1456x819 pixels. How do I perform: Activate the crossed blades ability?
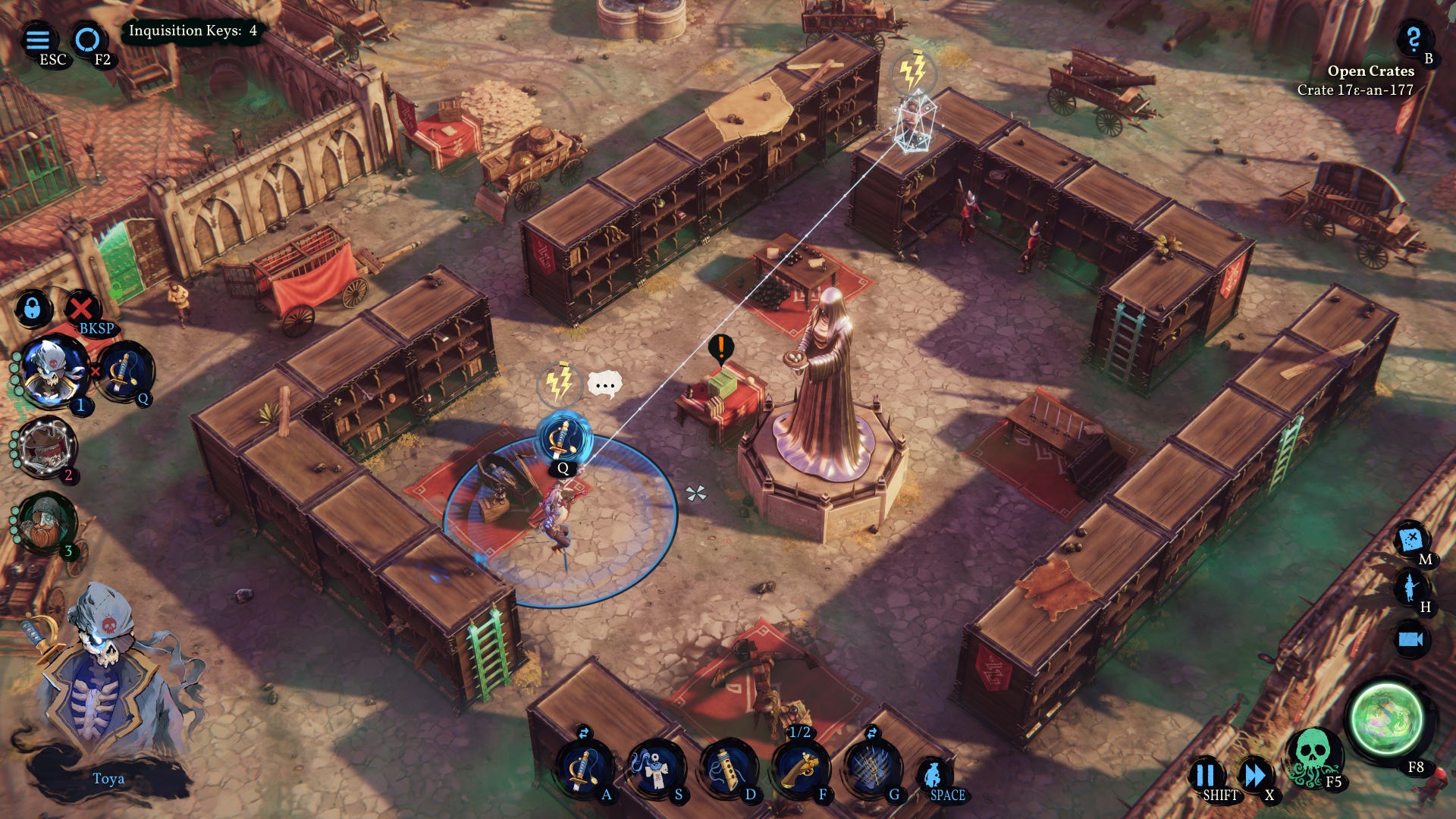(x=871, y=767)
